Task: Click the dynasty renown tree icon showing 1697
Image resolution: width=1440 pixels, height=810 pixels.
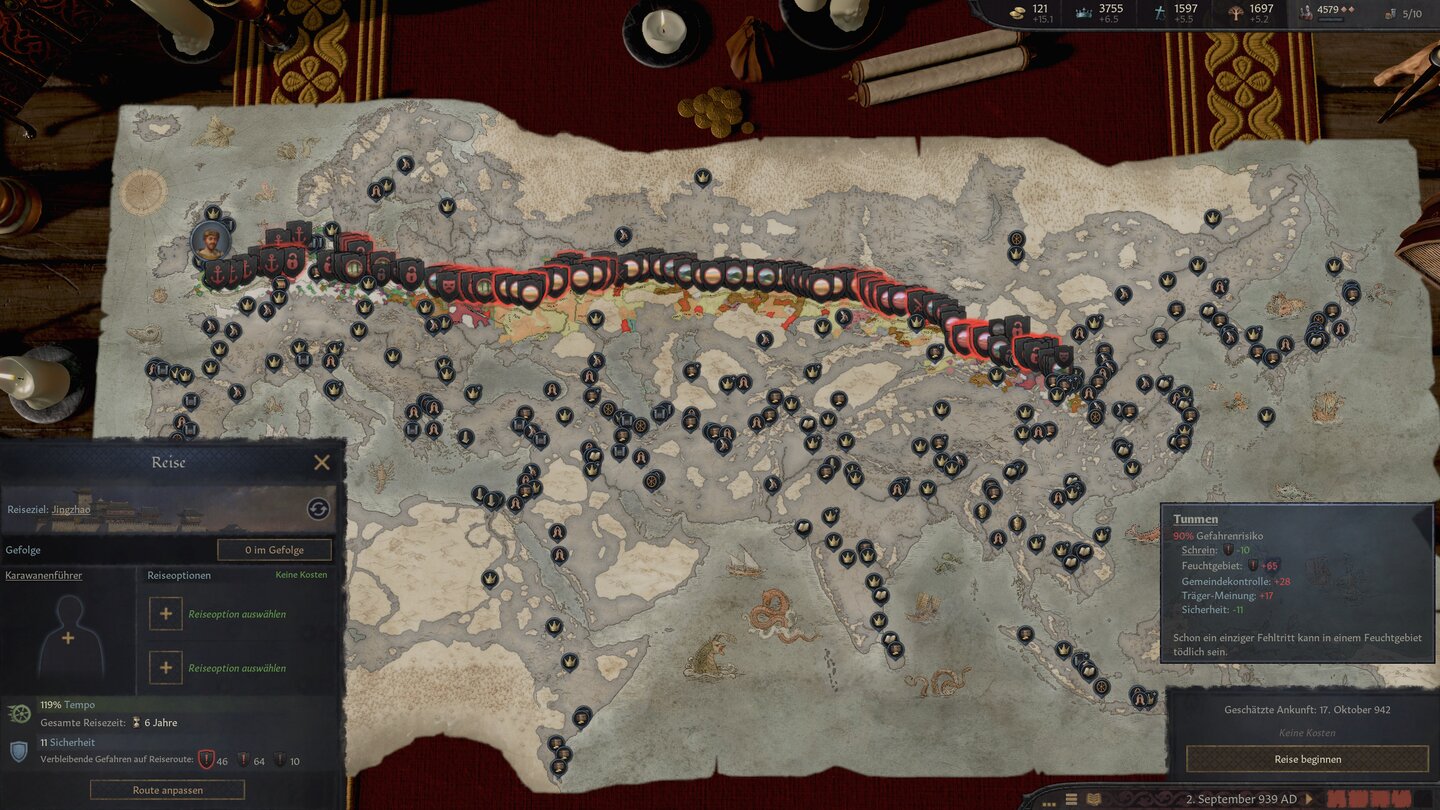Action: coord(1236,13)
